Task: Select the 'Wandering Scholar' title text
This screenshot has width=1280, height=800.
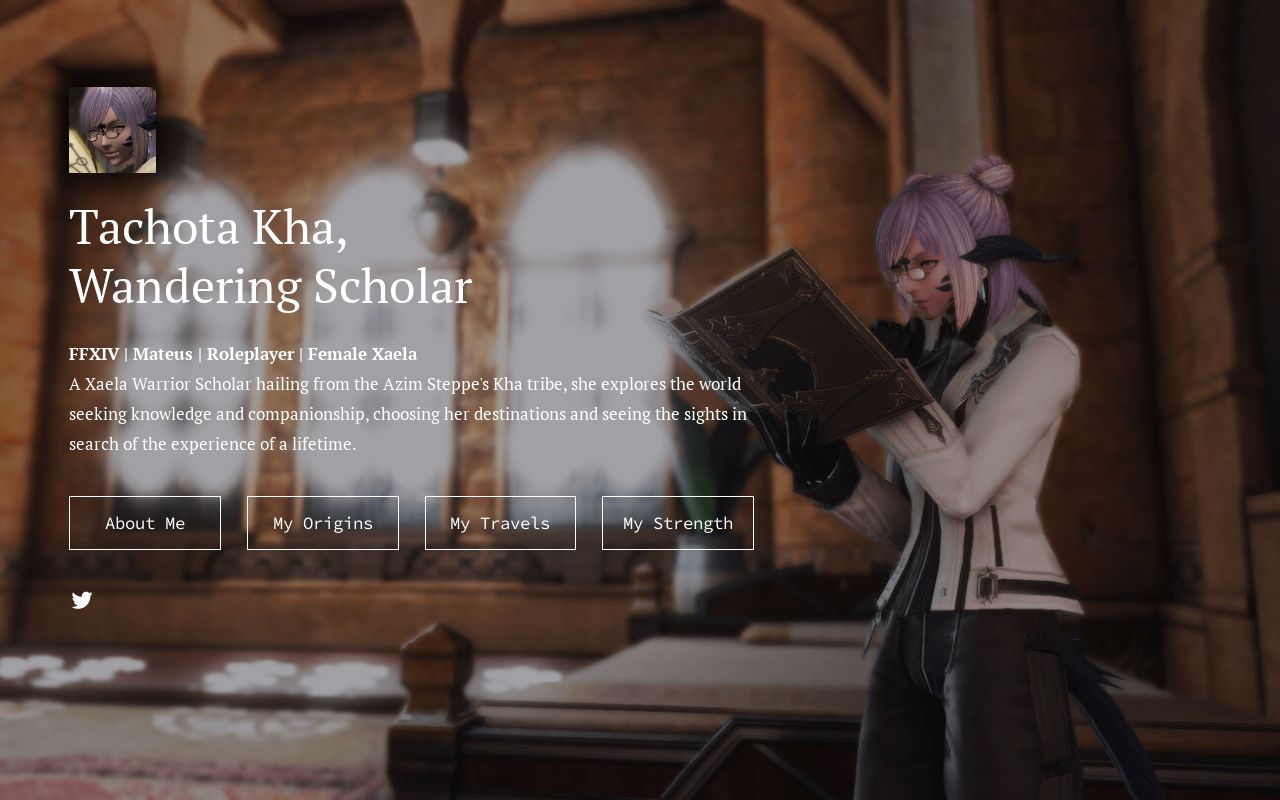Action: click(270, 286)
